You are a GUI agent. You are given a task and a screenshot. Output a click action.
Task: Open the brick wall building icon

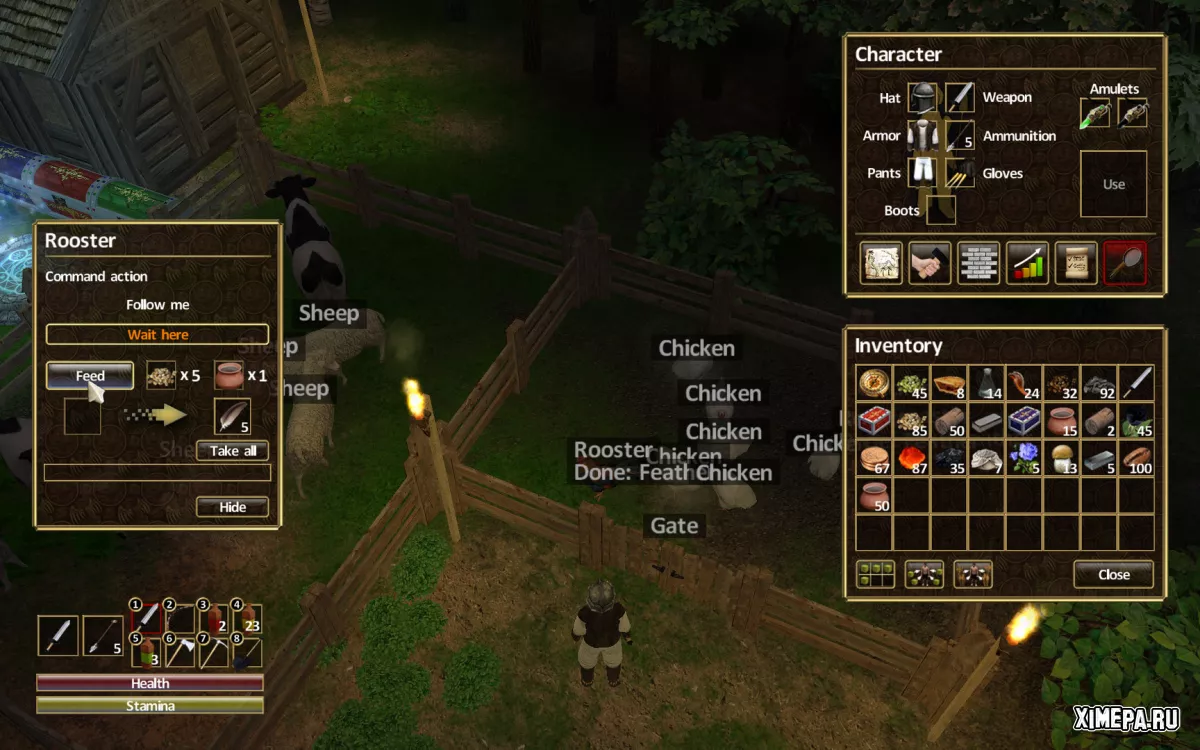click(x=978, y=263)
